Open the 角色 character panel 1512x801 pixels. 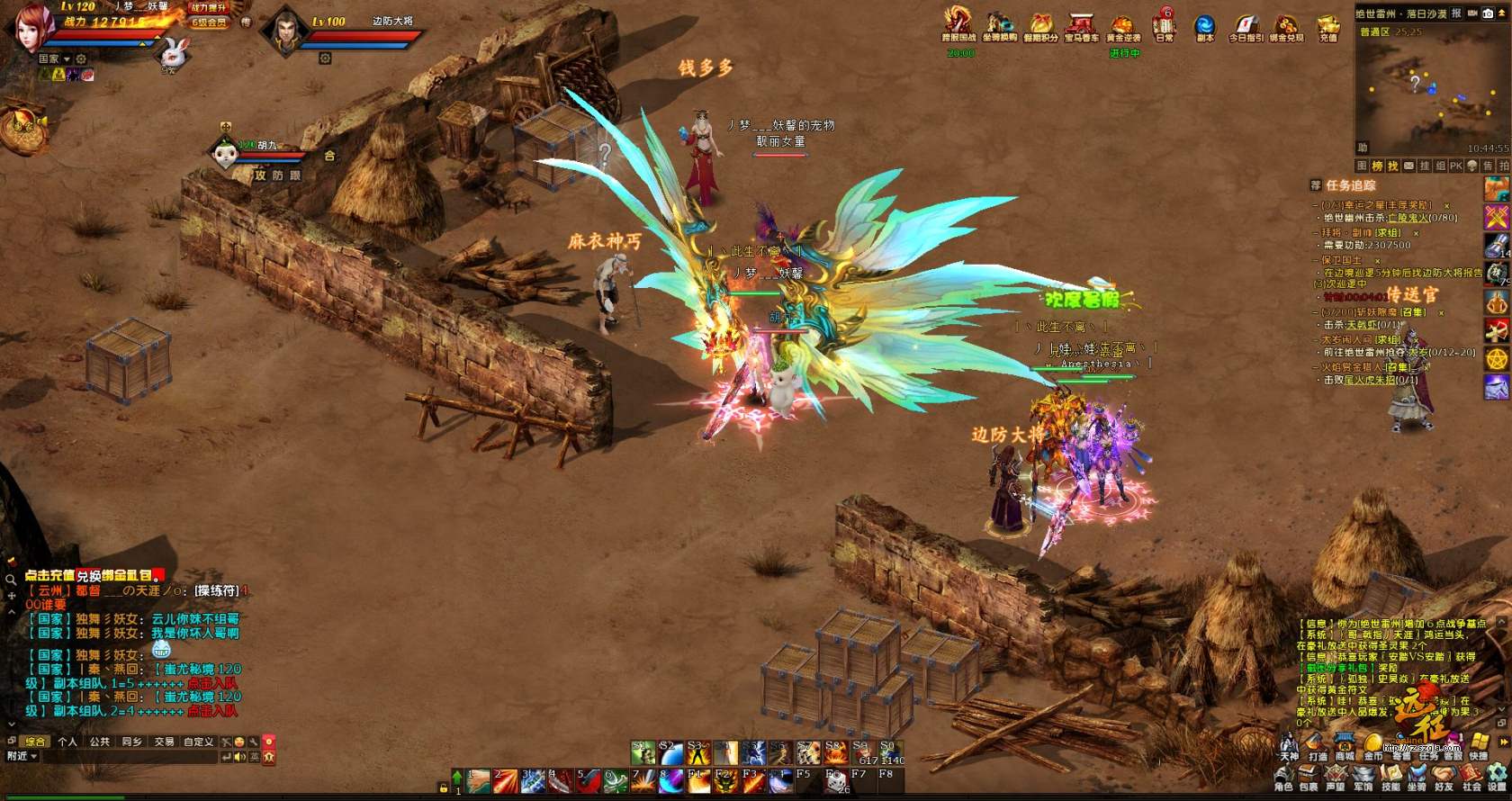(1283, 777)
